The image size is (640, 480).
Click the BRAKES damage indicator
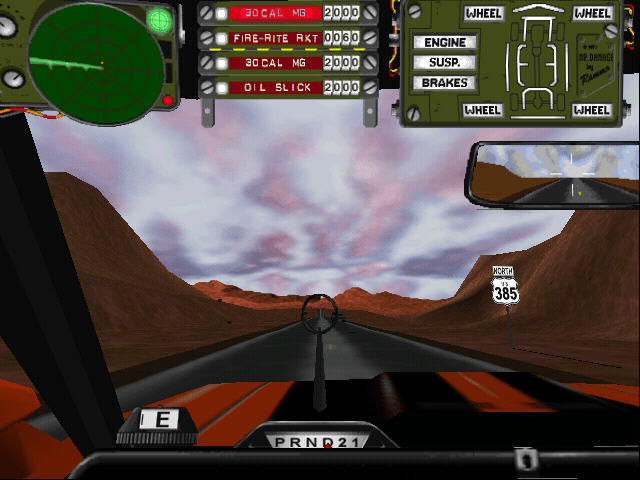coord(445,82)
